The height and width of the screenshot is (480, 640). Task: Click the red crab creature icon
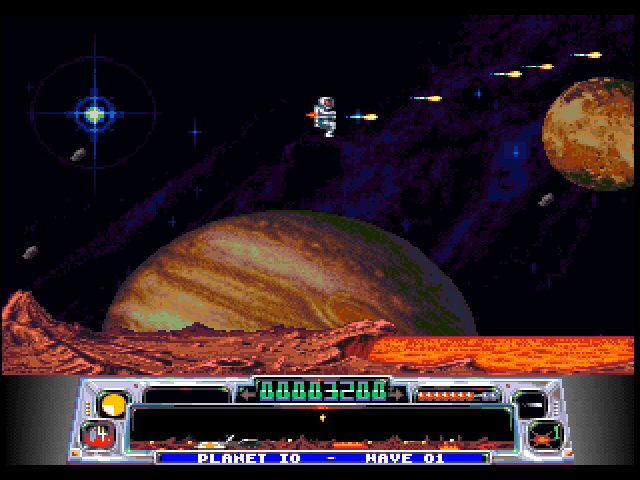pyautogui.click(x=543, y=435)
